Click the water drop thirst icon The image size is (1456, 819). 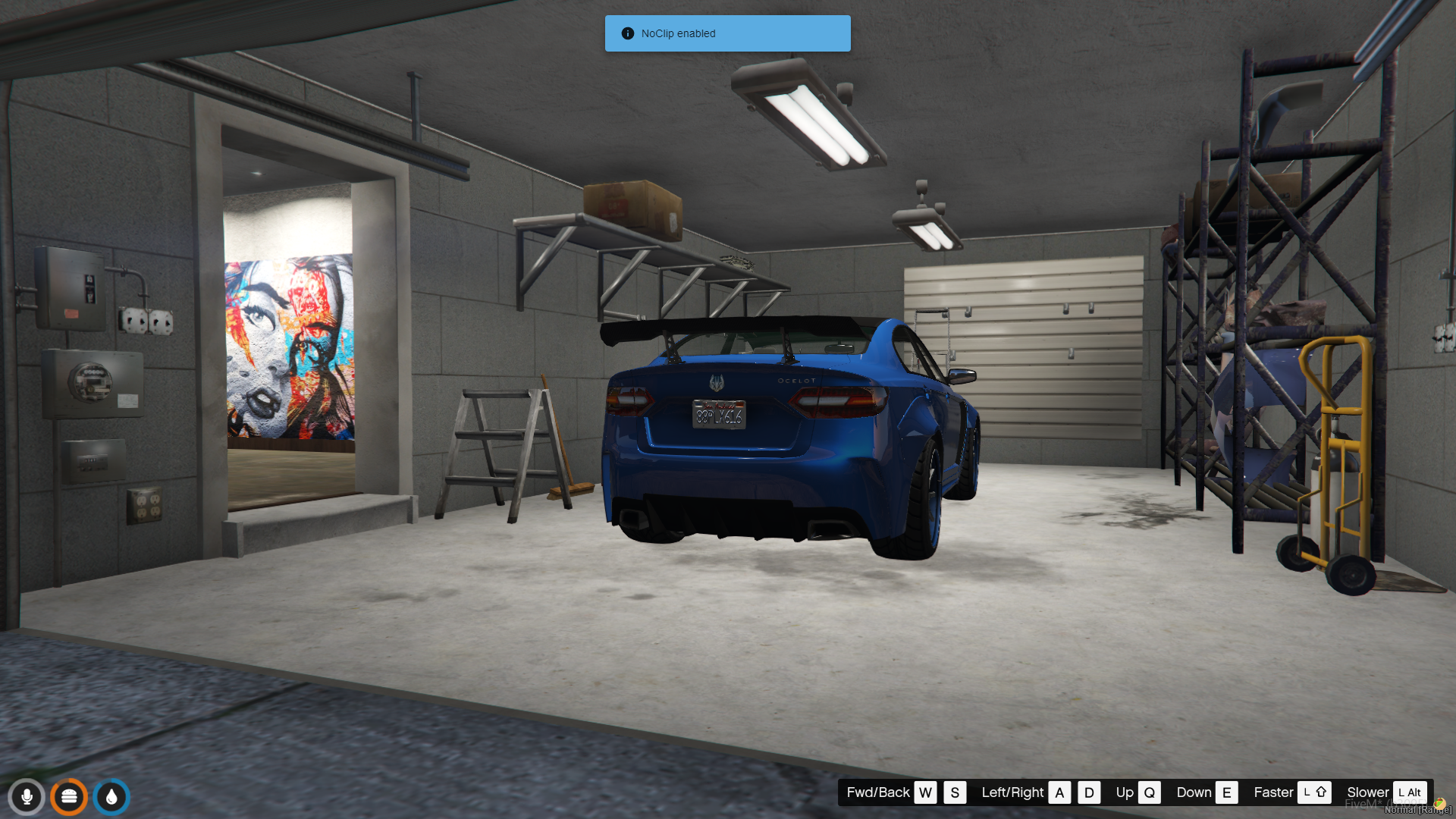pyautogui.click(x=111, y=797)
